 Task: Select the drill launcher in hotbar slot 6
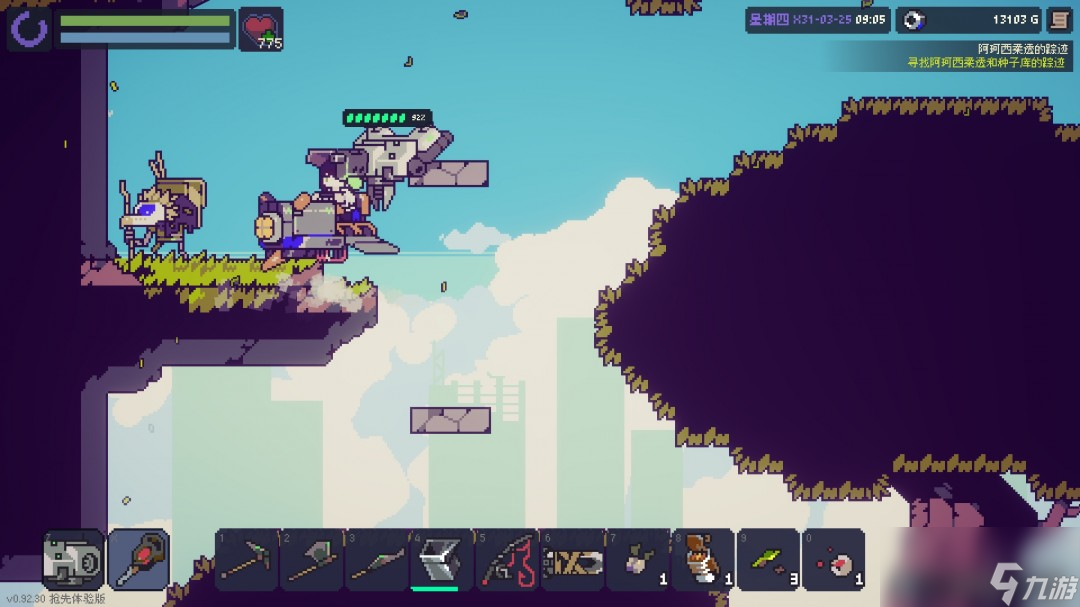pos(571,560)
